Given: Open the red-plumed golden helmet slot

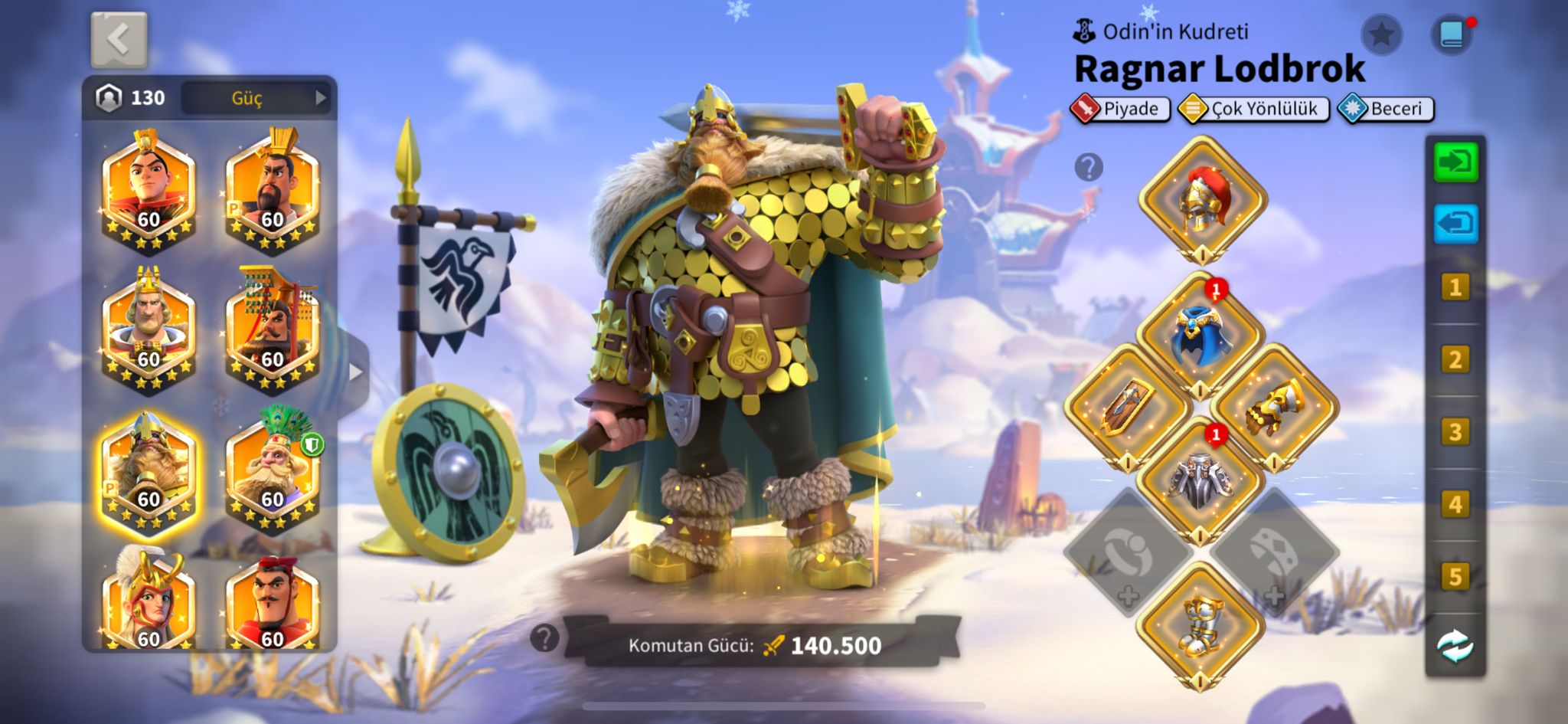Looking at the screenshot, I should 1202,199.
